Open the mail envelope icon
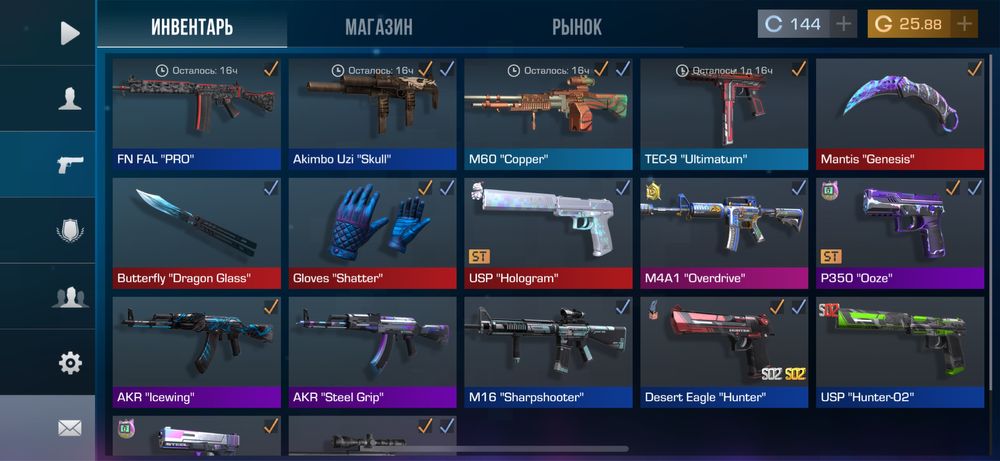The width and height of the screenshot is (1000, 461). [x=69, y=428]
